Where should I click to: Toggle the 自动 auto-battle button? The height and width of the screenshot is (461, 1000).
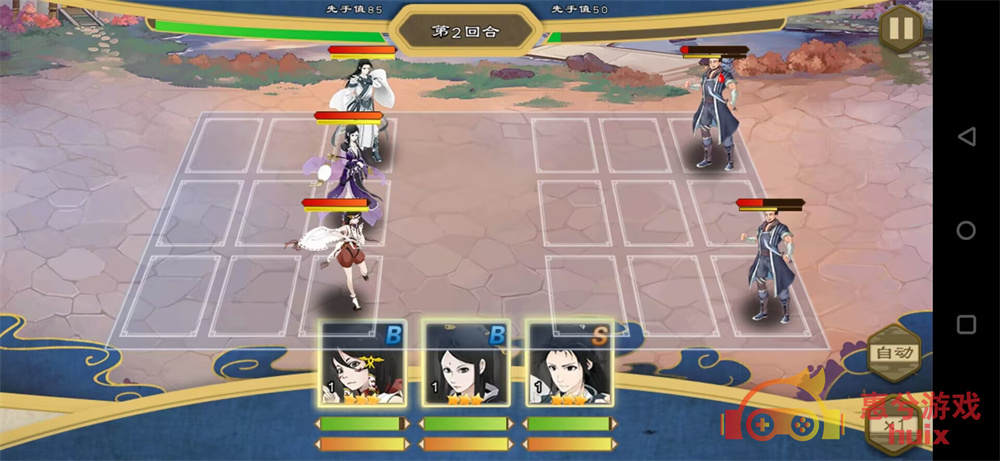pos(892,353)
